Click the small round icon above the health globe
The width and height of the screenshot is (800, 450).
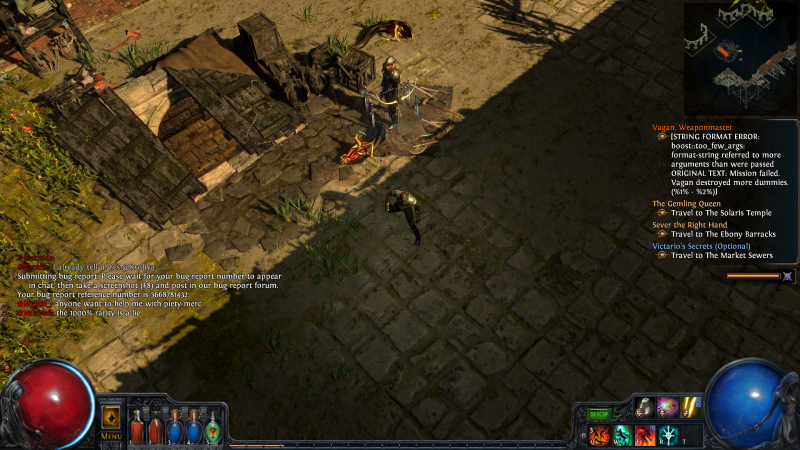click(x=9, y=366)
